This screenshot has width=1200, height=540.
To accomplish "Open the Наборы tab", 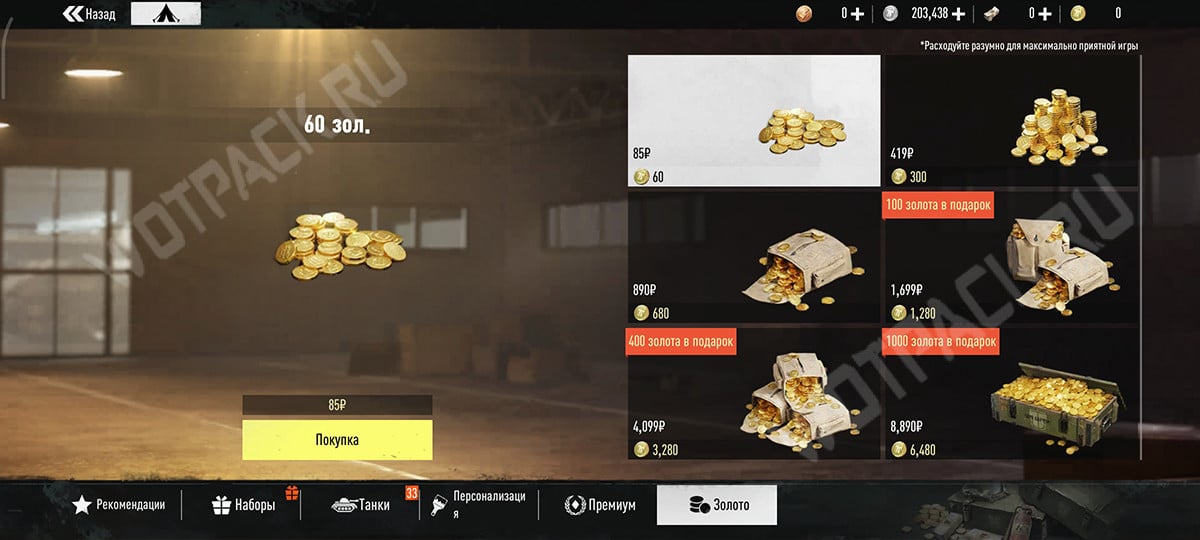I will click(244, 505).
